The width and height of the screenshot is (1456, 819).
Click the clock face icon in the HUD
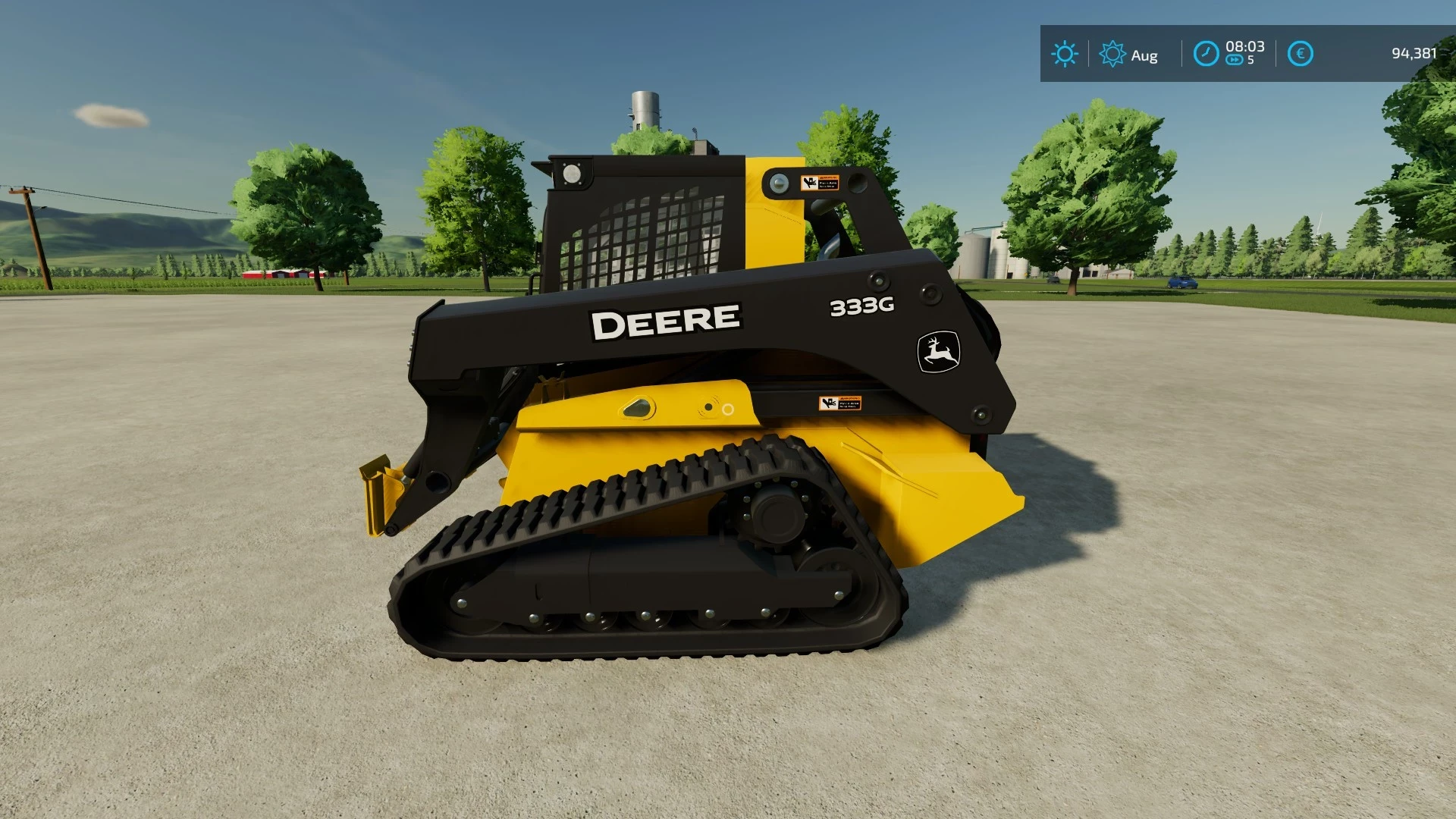[x=1206, y=54]
